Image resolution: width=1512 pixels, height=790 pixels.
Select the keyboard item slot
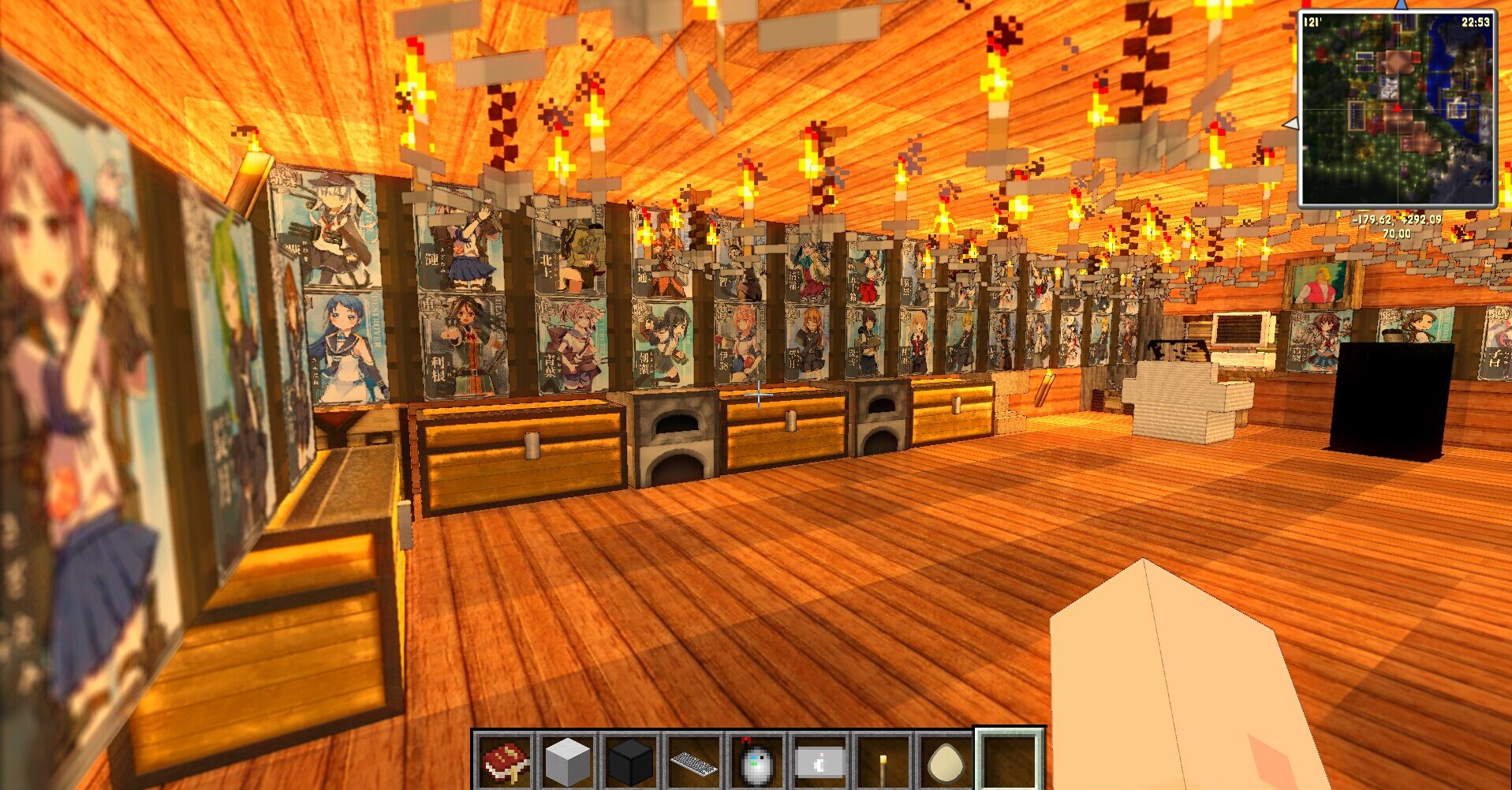(694, 762)
